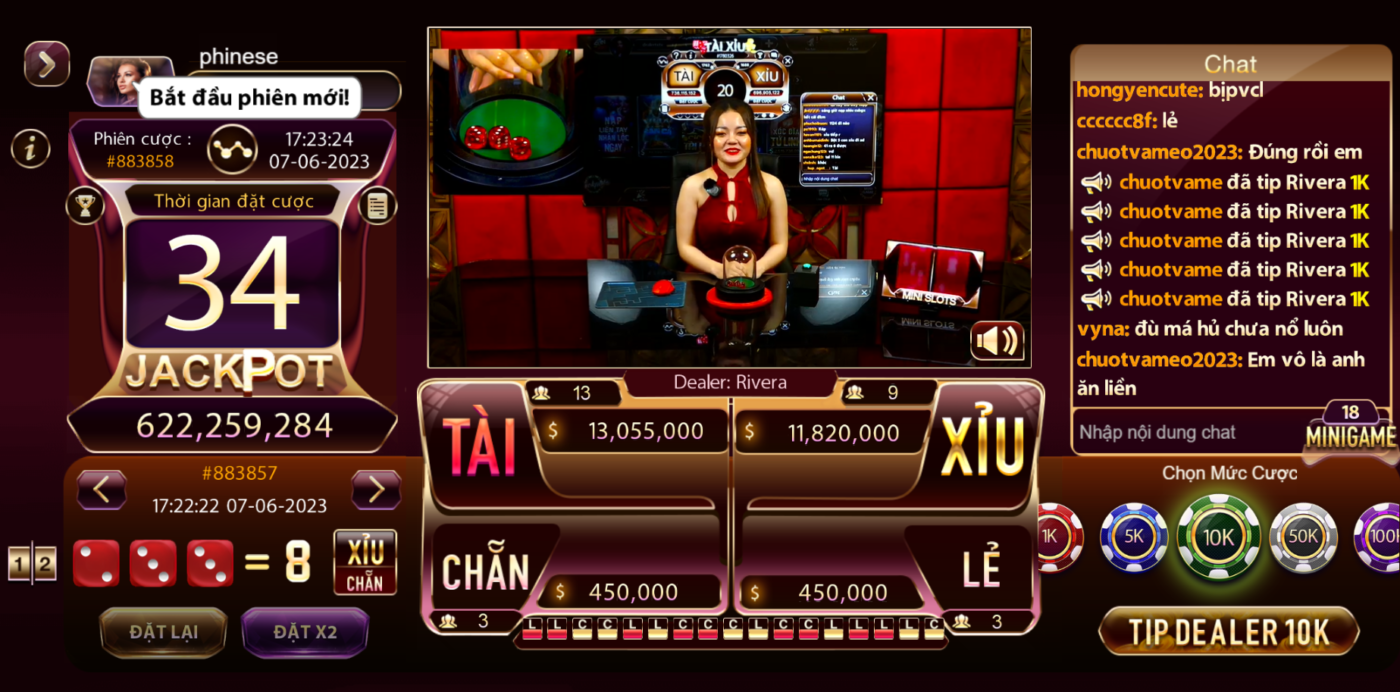Show the previous round result

(102, 490)
